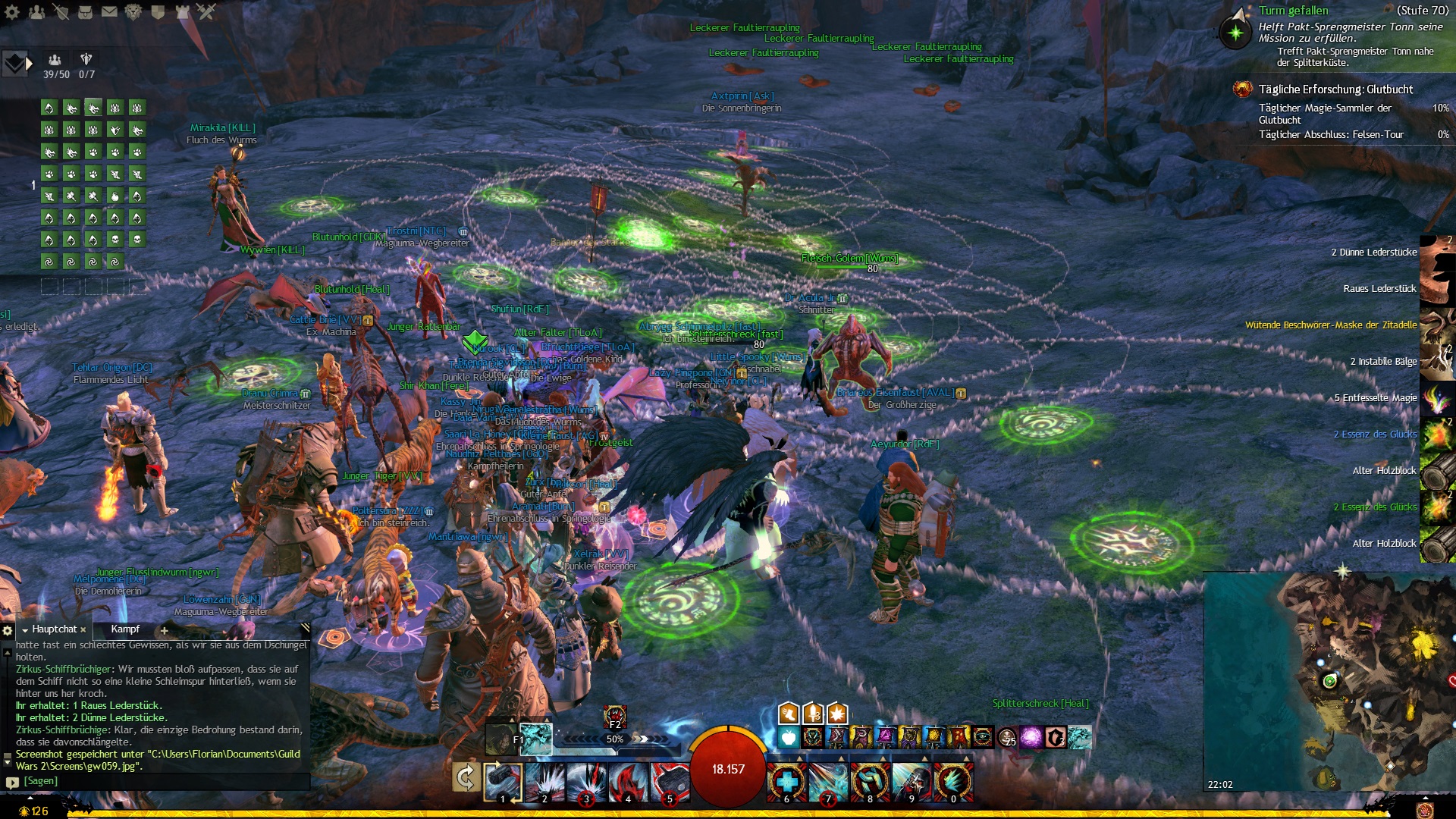
Task: Click the Wütende Beschwörer-Maske loot entry
Action: (x=1330, y=325)
